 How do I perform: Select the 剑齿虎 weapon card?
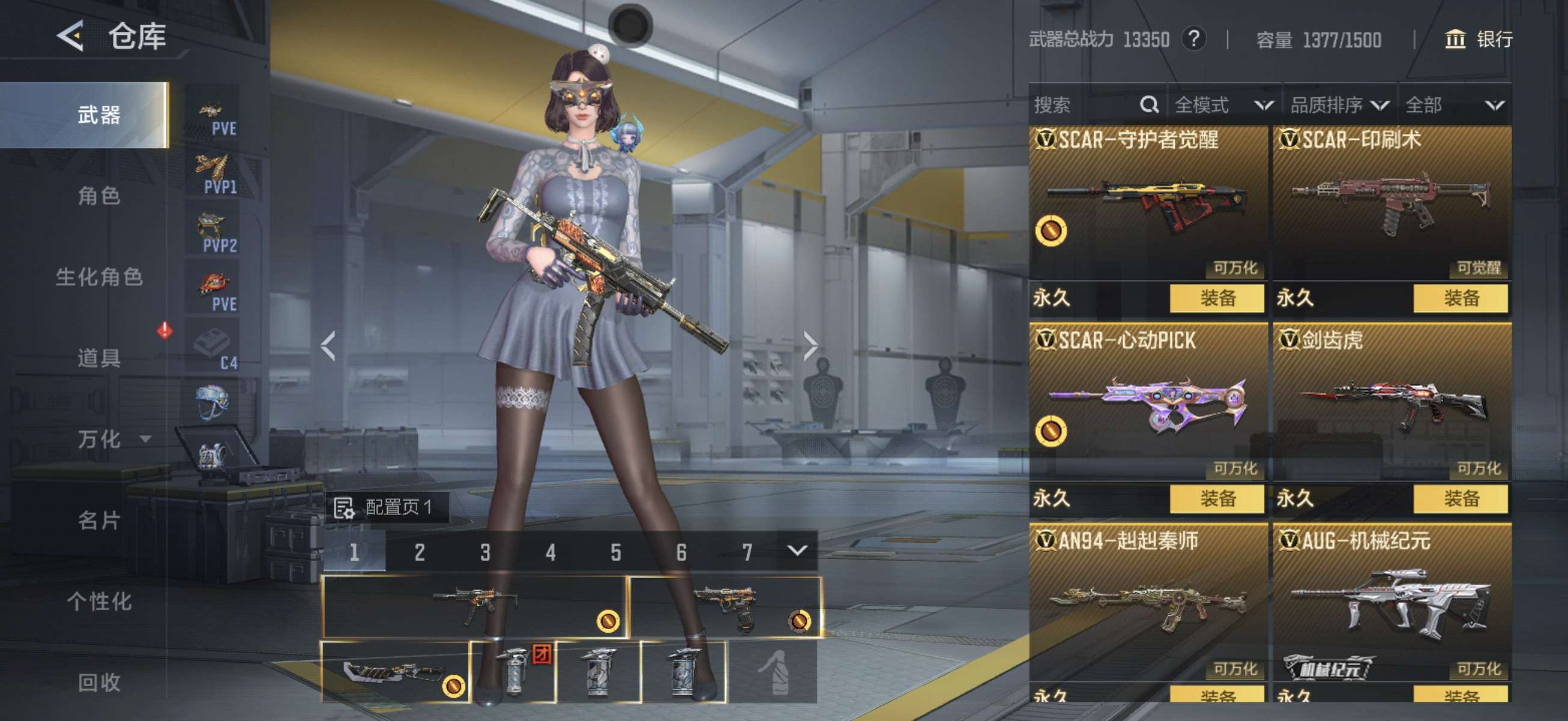click(x=1391, y=401)
